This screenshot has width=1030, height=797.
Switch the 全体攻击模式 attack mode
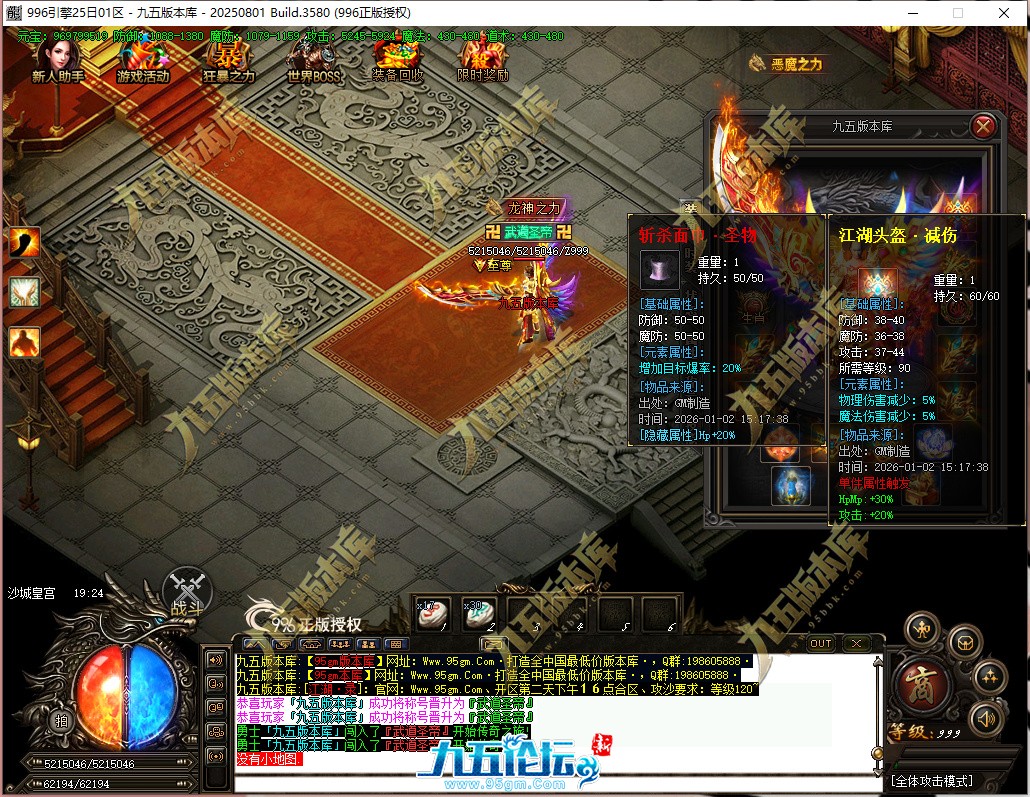coord(930,780)
